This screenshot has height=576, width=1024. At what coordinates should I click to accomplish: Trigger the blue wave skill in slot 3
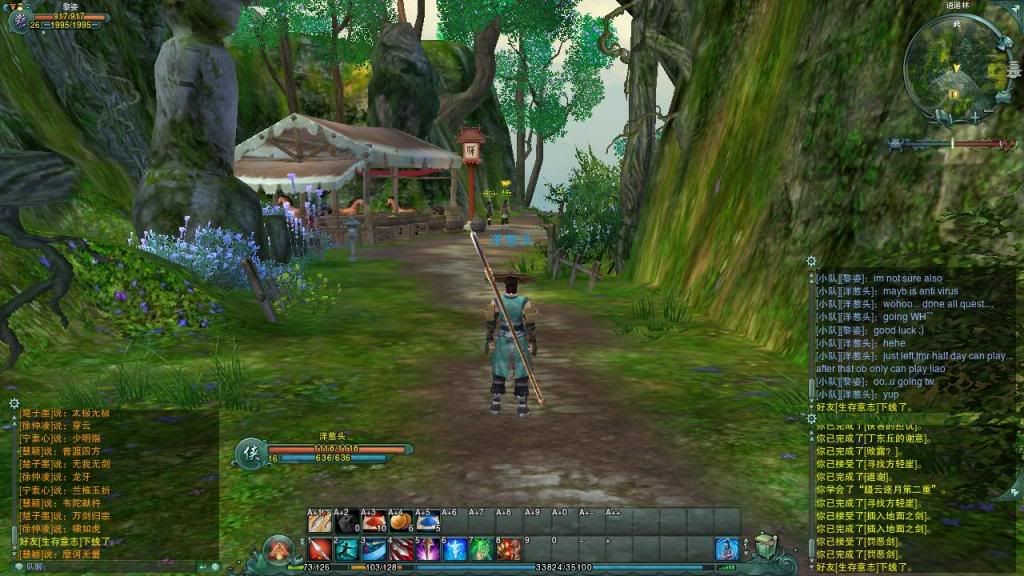point(373,548)
